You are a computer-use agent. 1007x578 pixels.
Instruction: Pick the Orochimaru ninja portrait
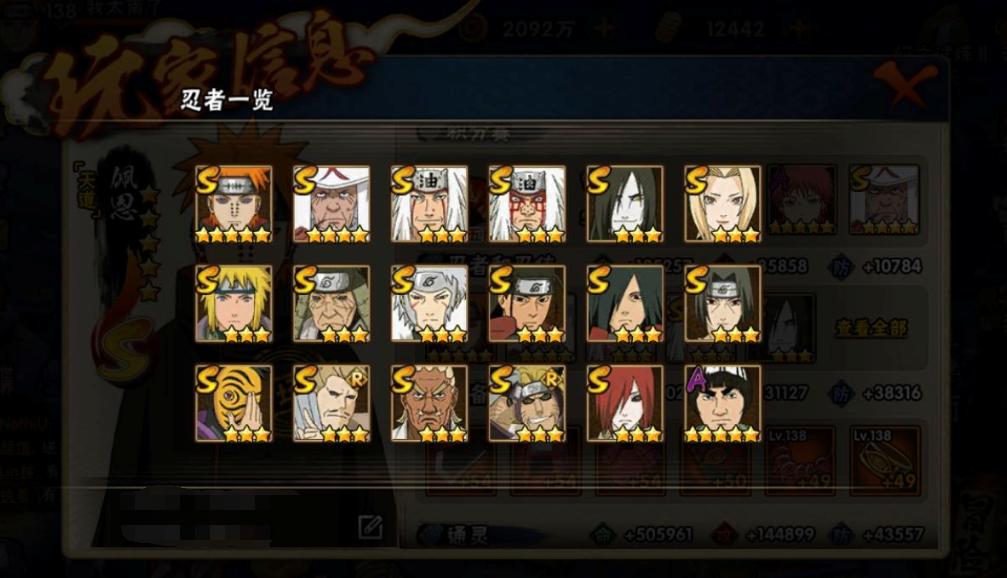pyautogui.click(x=625, y=203)
